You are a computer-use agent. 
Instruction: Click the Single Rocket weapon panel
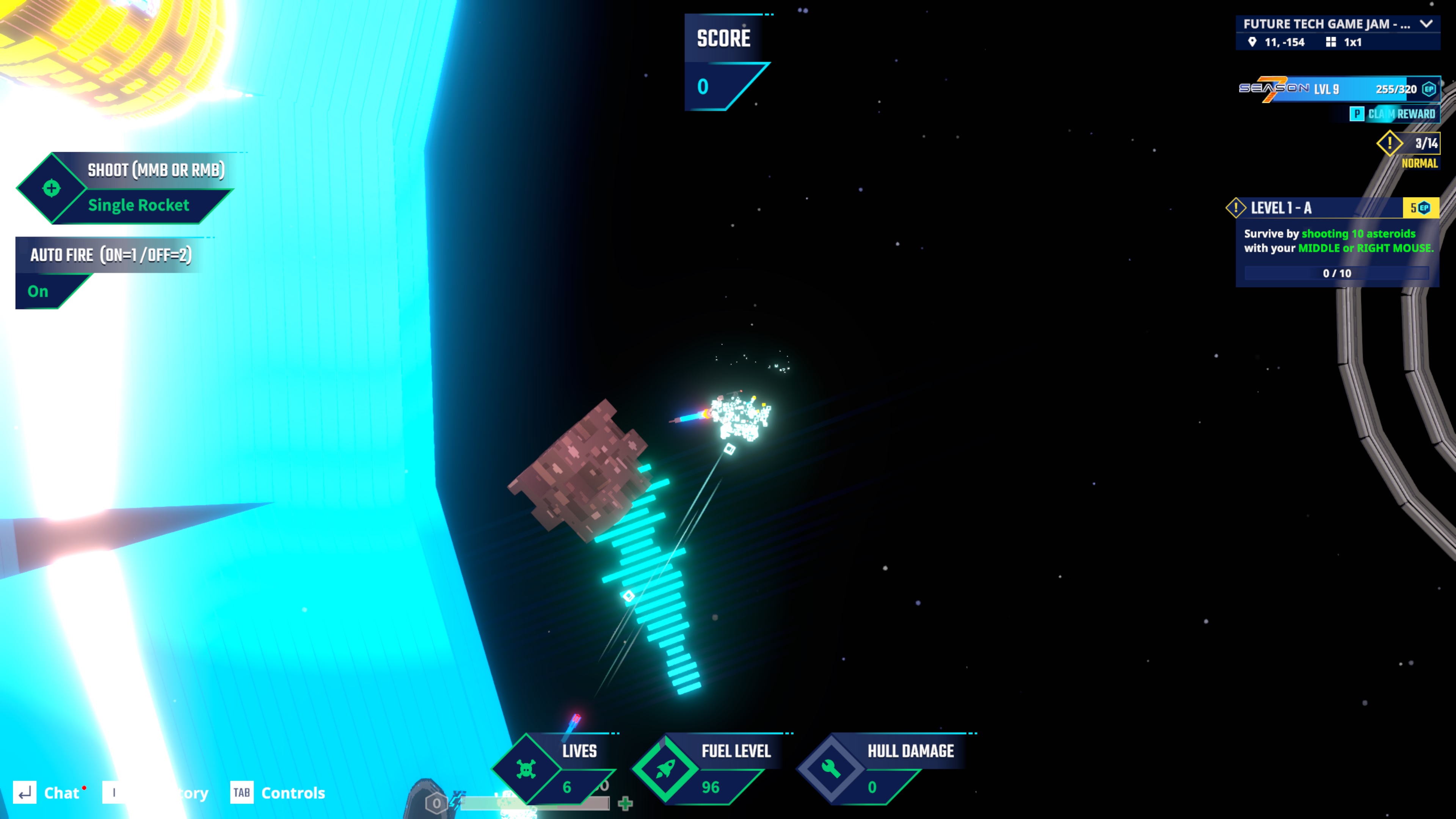point(138,205)
